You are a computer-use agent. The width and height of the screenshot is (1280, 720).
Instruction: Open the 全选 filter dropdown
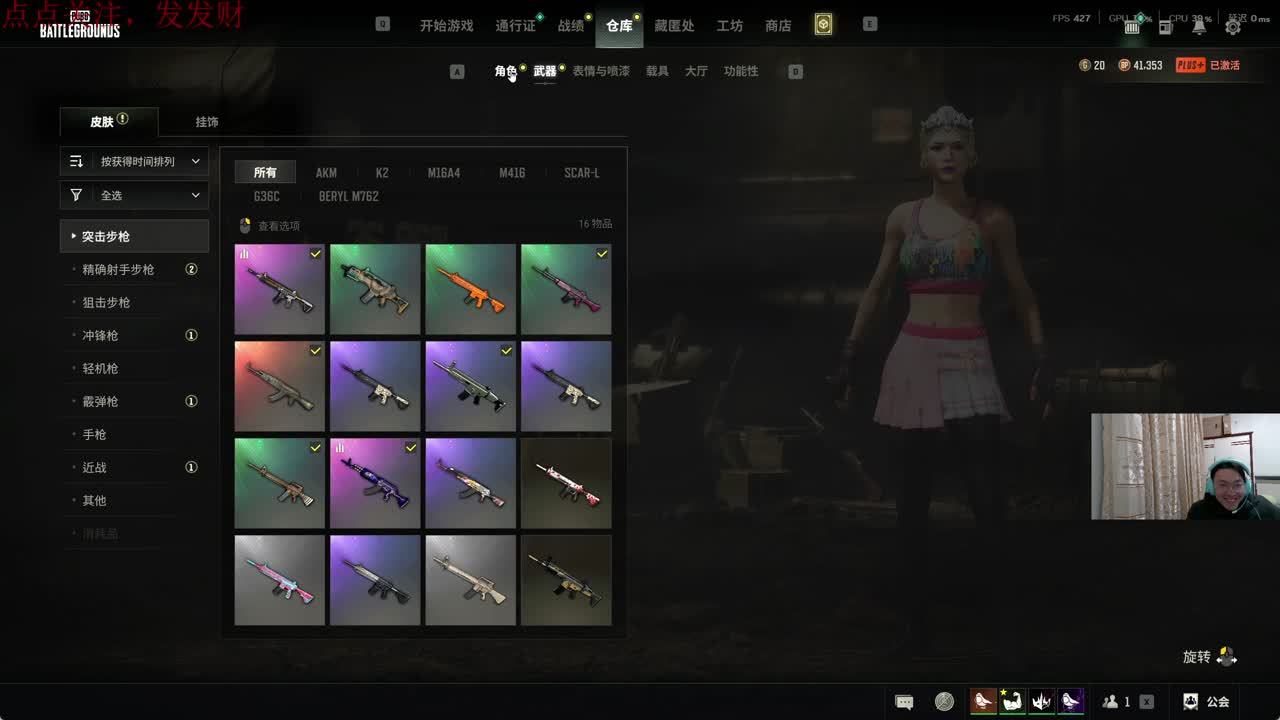click(134, 195)
